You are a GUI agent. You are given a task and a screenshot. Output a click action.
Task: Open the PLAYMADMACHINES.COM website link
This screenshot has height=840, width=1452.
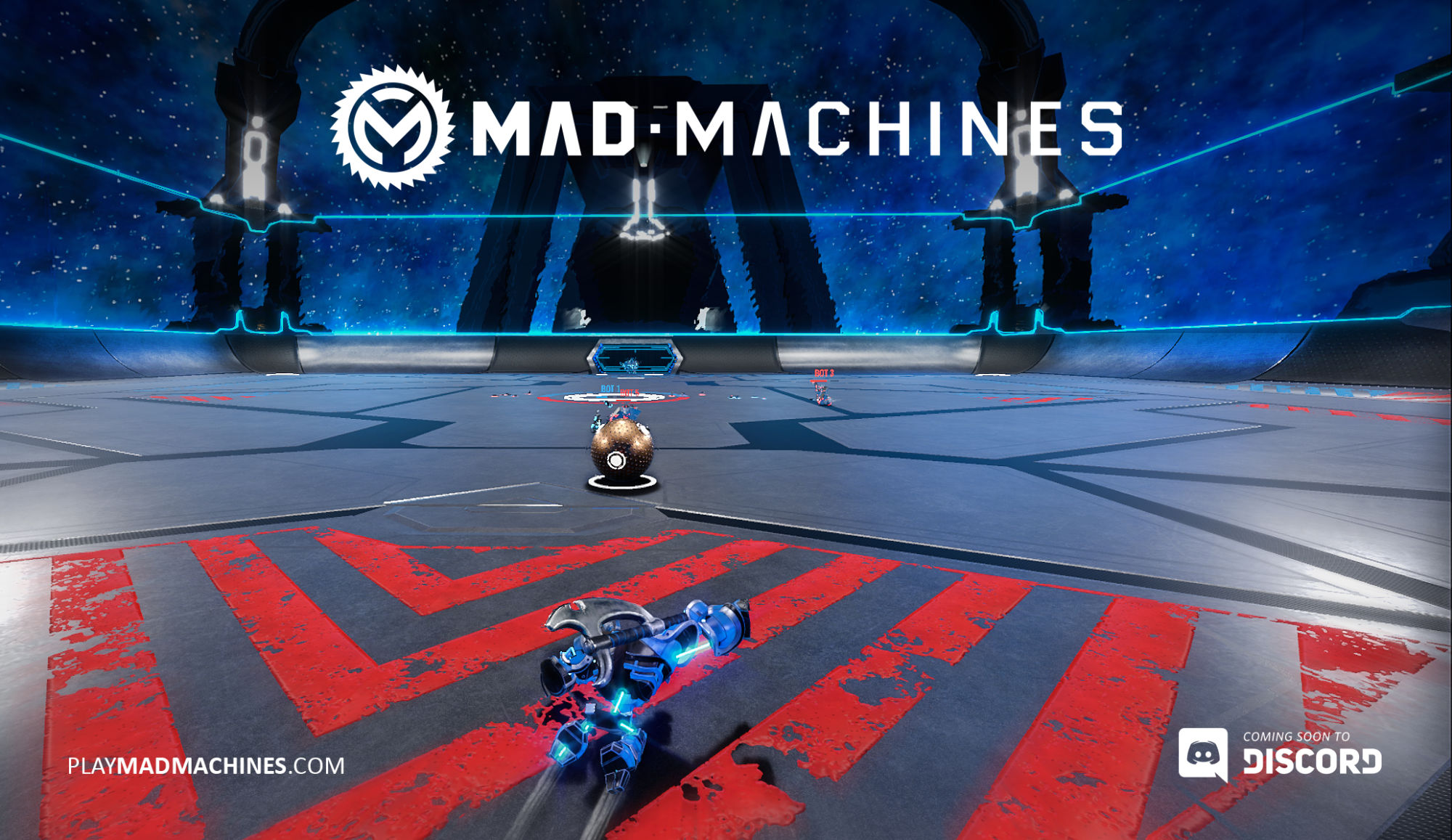[205, 766]
